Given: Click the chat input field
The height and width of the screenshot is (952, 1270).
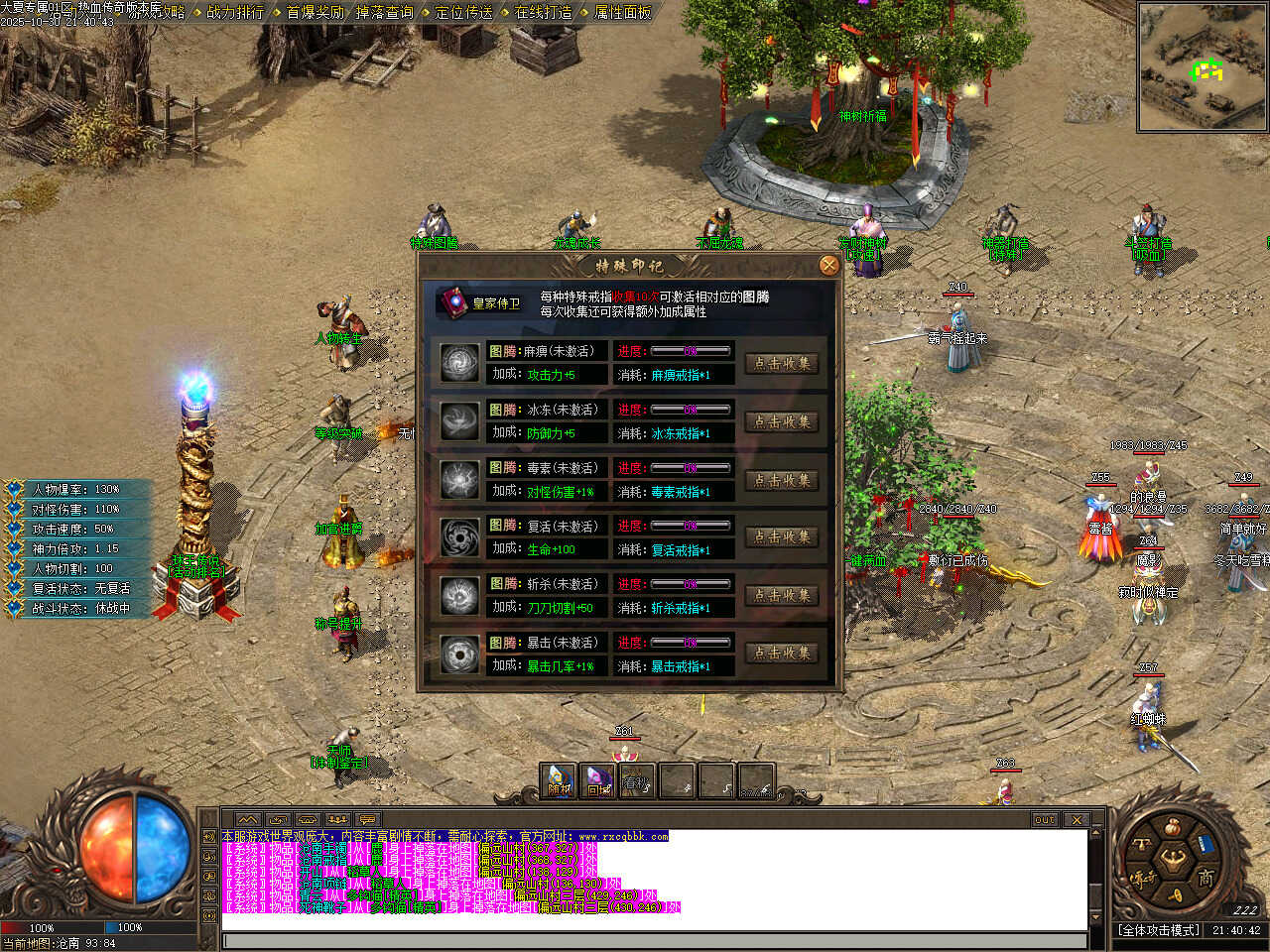Looking at the screenshot, I should (x=655, y=940).
